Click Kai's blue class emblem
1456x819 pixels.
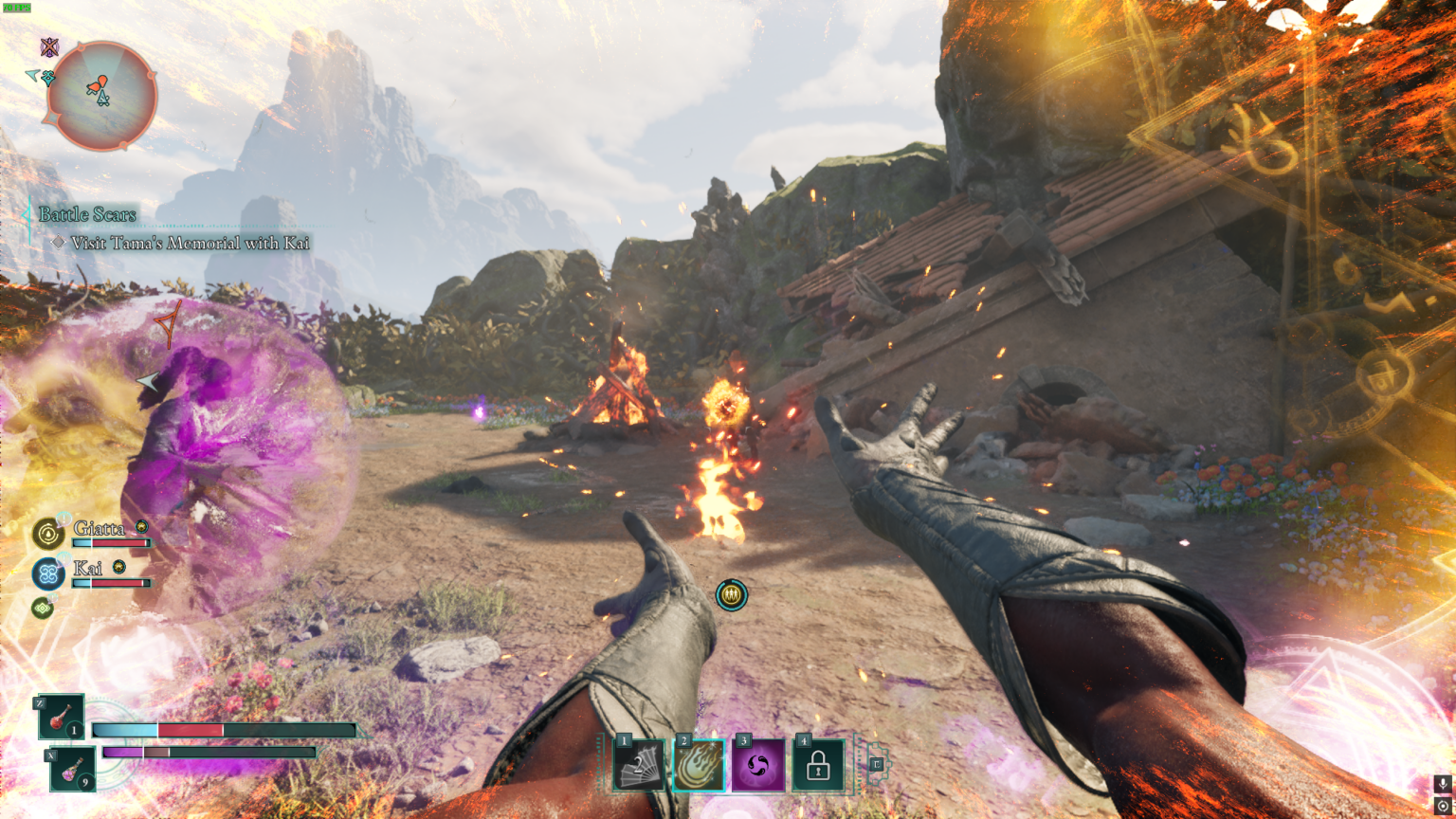(x=48, y=573)
